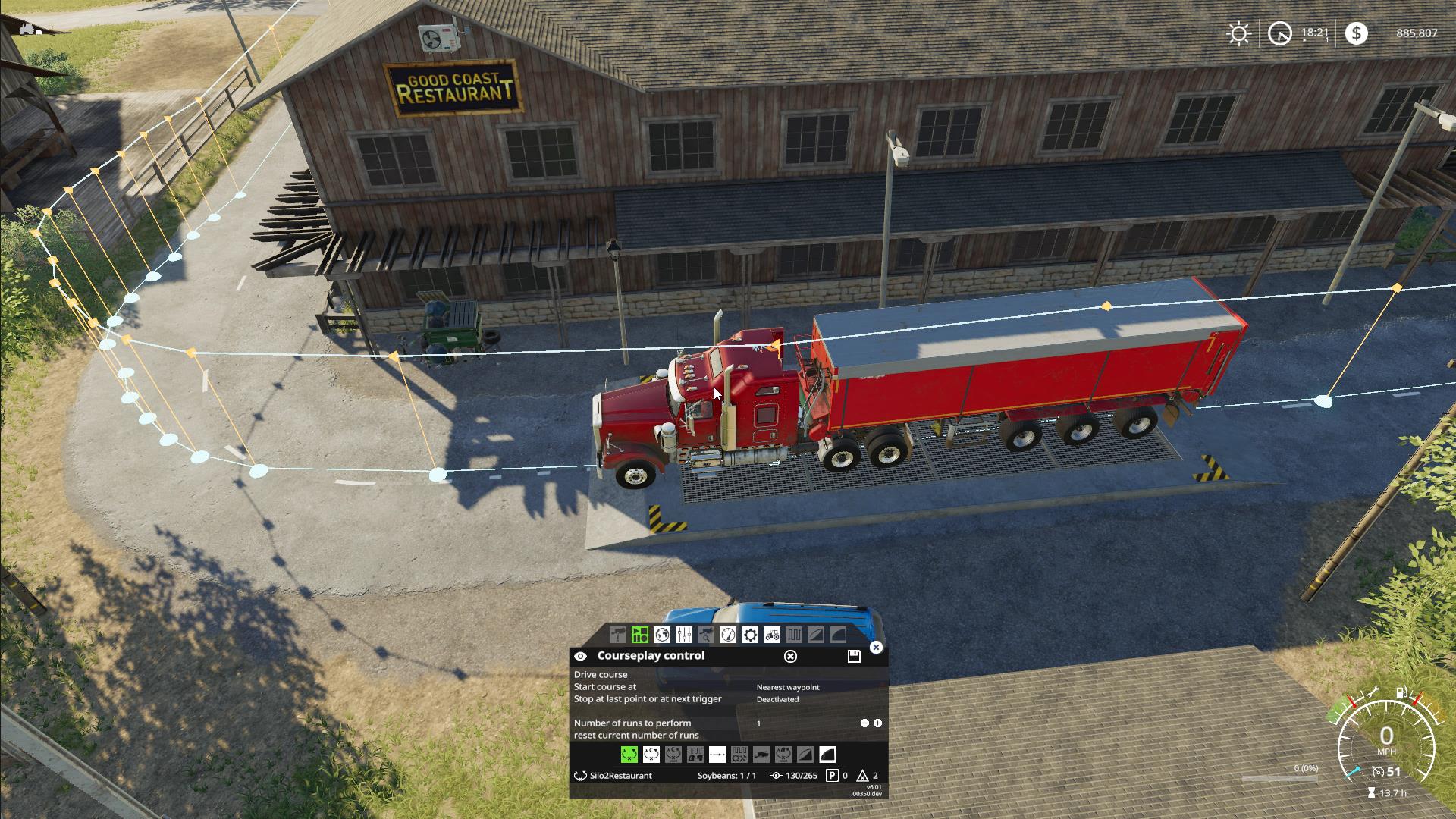Switch to the sliders settings tab
The height and width of the screenshot is (819, 1456).
(684, 635)
